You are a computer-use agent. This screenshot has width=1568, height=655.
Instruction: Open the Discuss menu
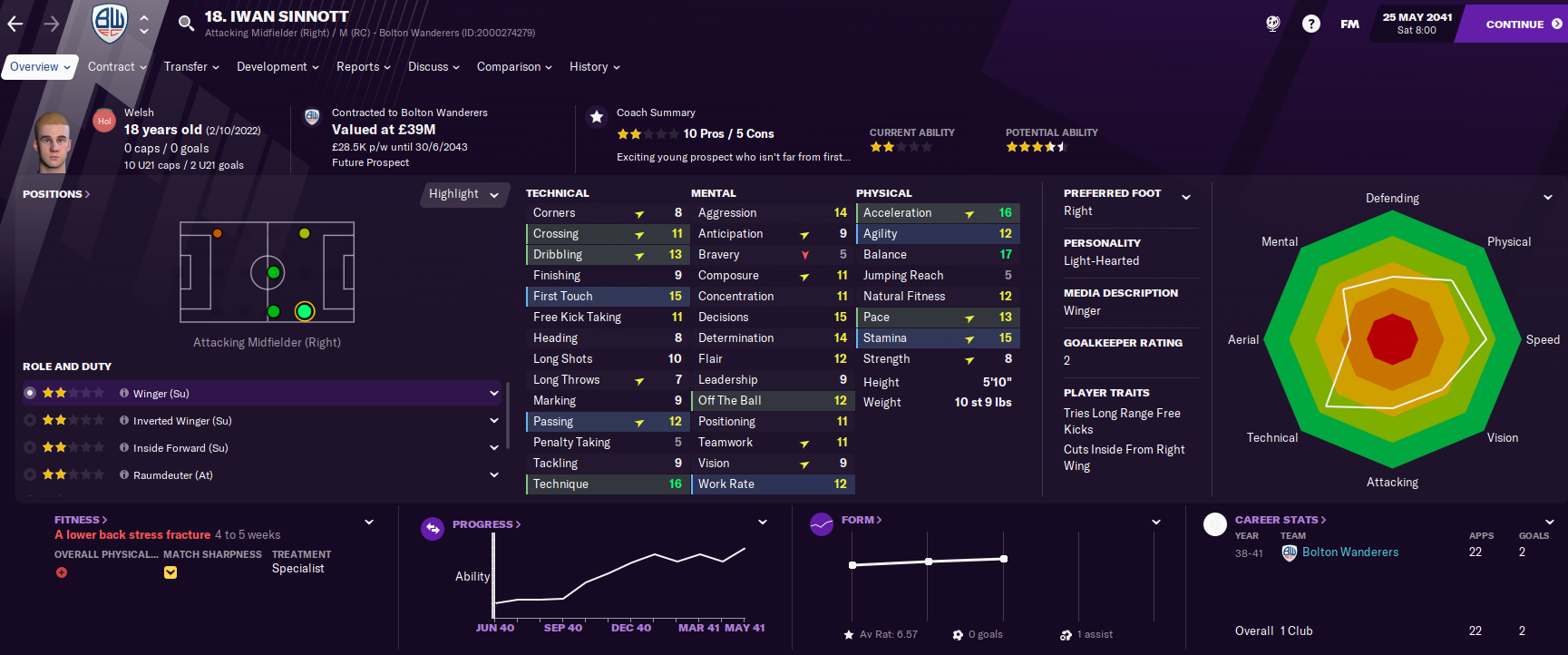click(x=433, y=67)
